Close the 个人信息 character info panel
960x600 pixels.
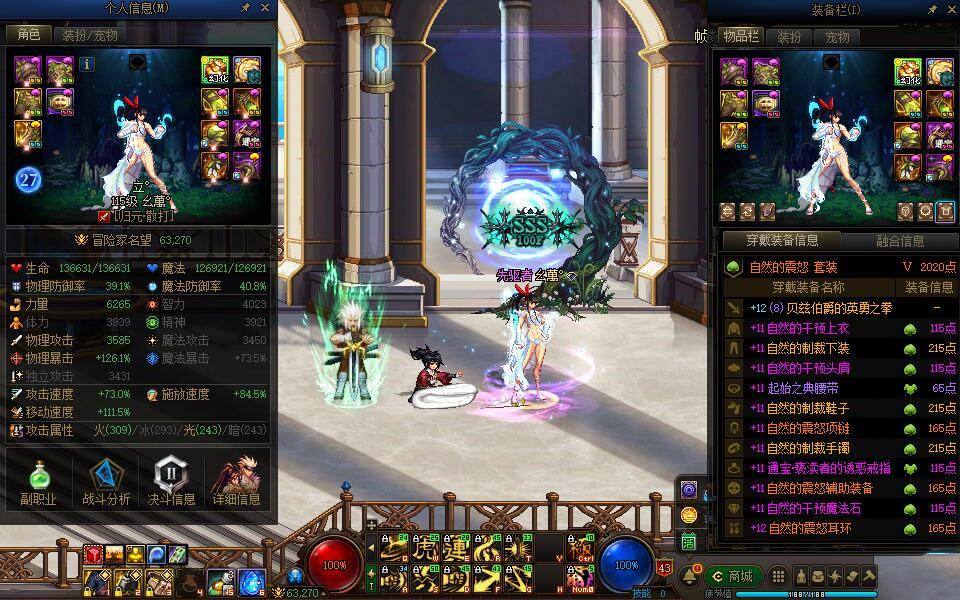266,8
